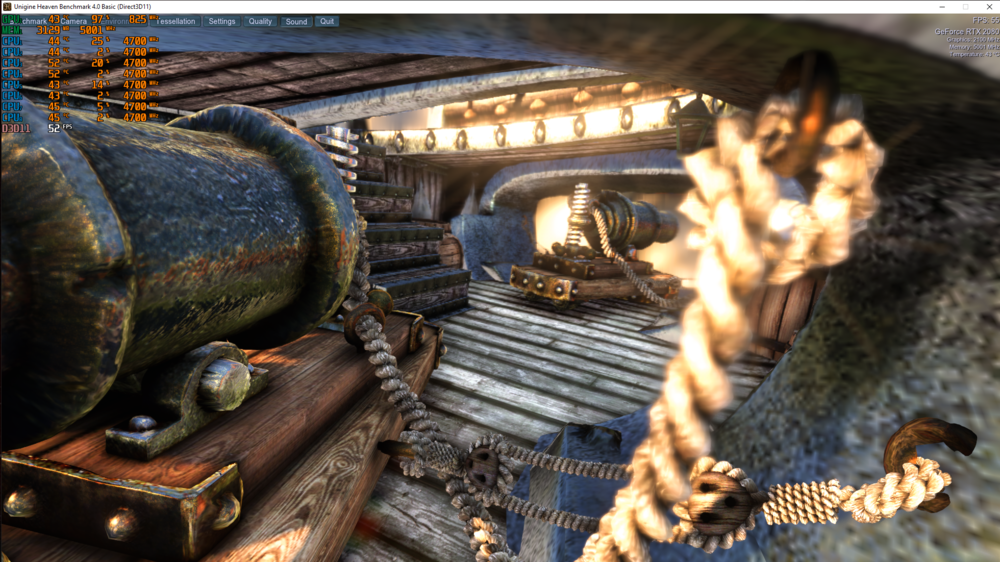
Task: Select the Camera menu button
Action: coord(73,21)
